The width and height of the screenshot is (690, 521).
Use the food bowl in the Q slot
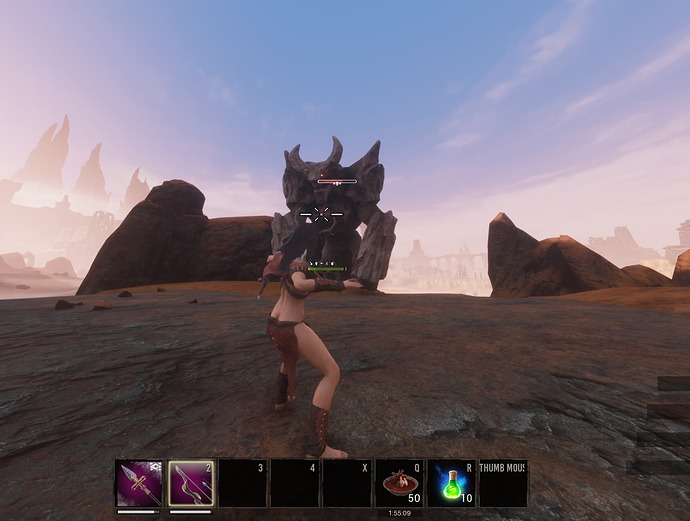coord(399,484)
